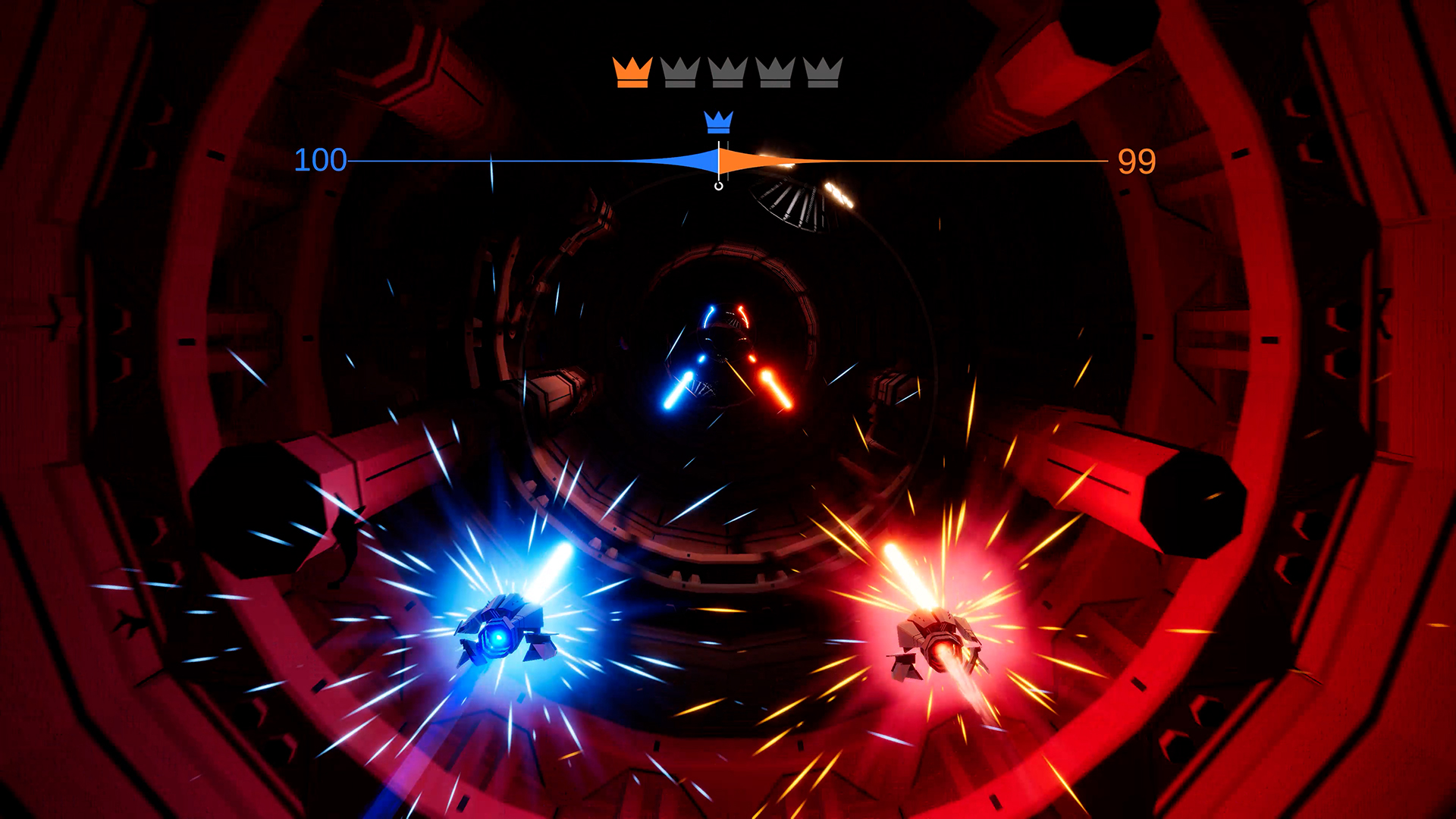Select the blue score label reading 100
Screen dimensions: 1456x819
click(318, 160)
